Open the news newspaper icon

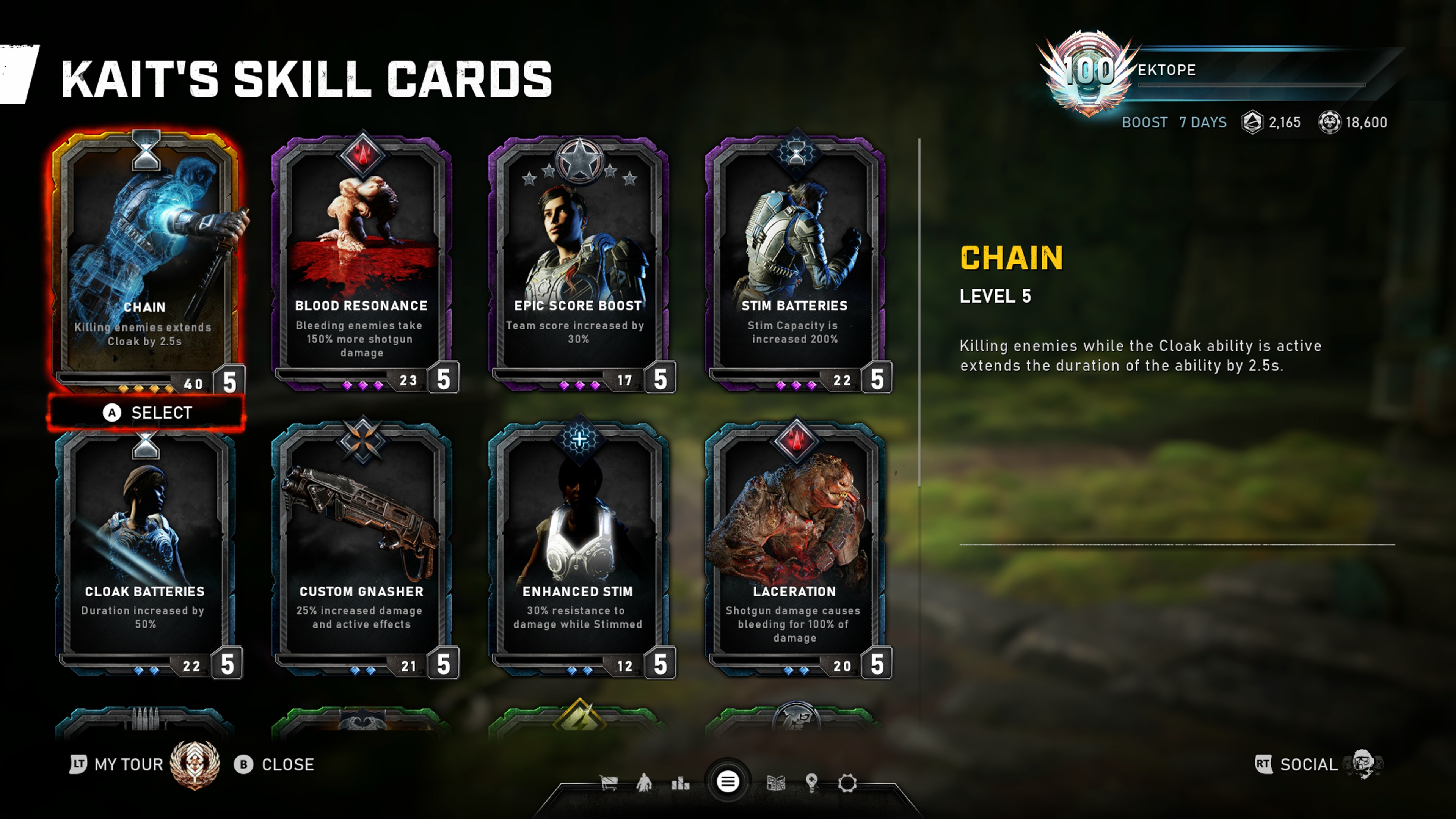point(776,783)
